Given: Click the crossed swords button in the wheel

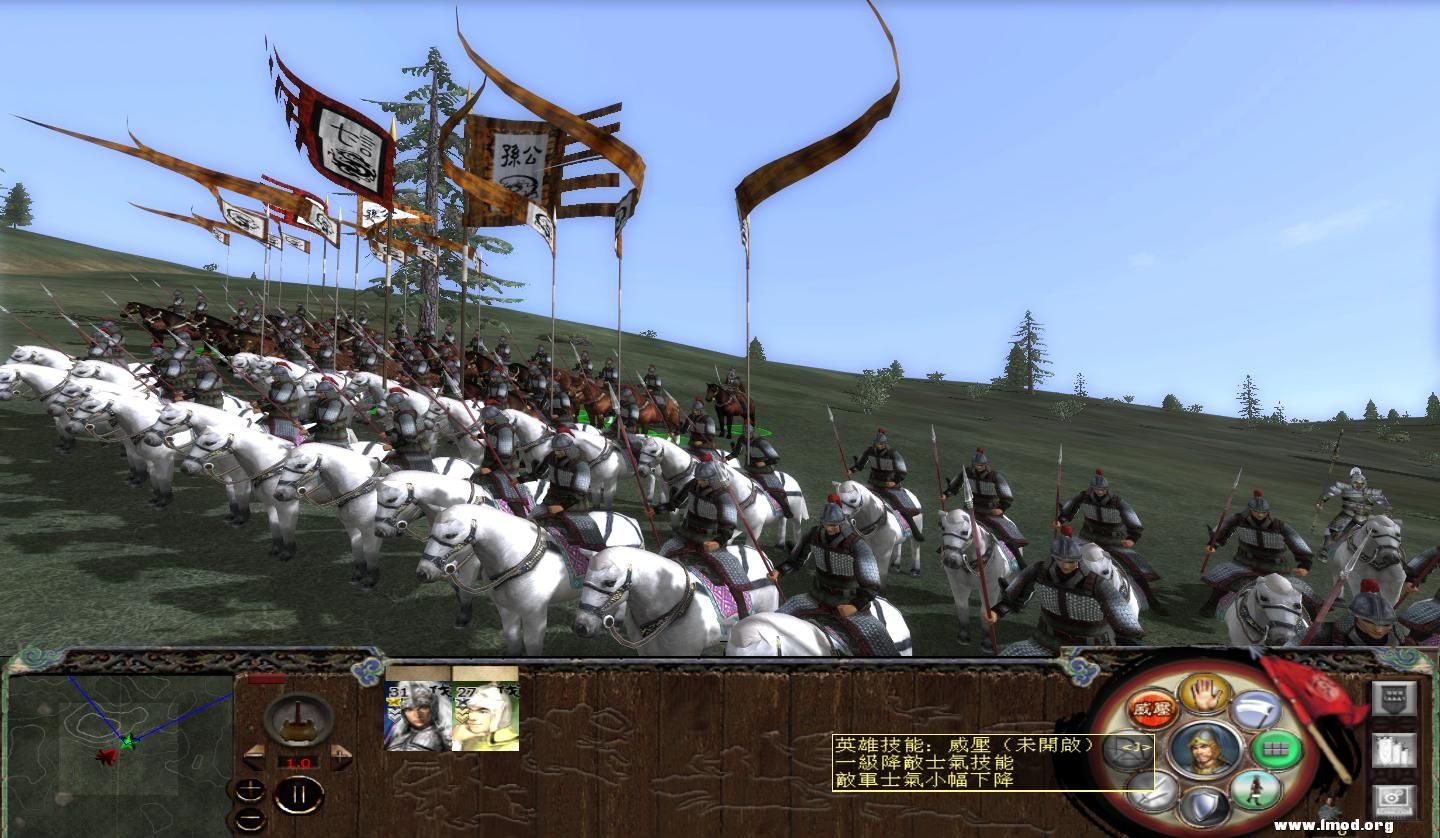Looking at the screenshot, I should 1152,790.
